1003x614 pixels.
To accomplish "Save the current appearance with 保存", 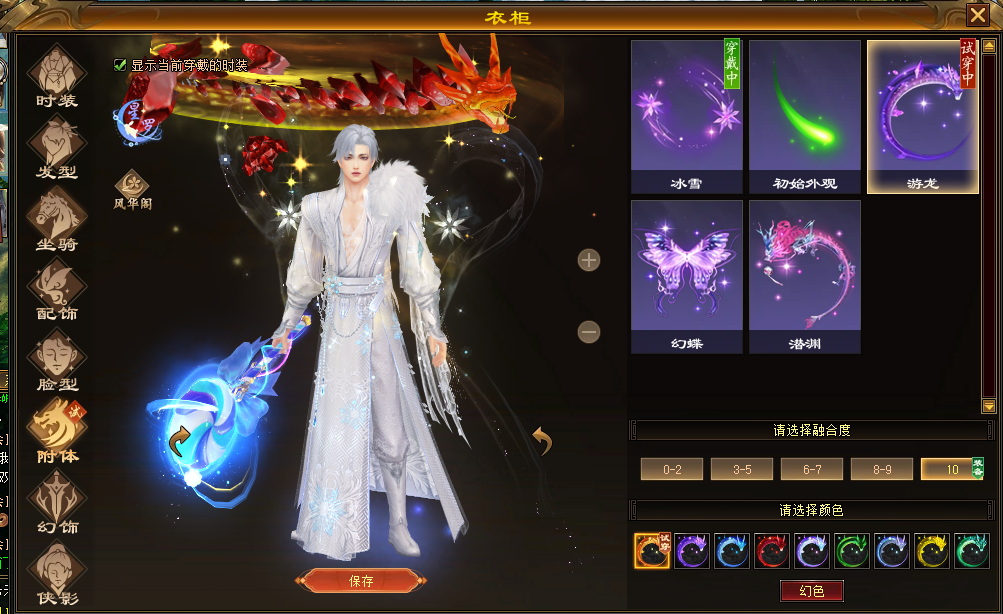I will click(361, 581).
